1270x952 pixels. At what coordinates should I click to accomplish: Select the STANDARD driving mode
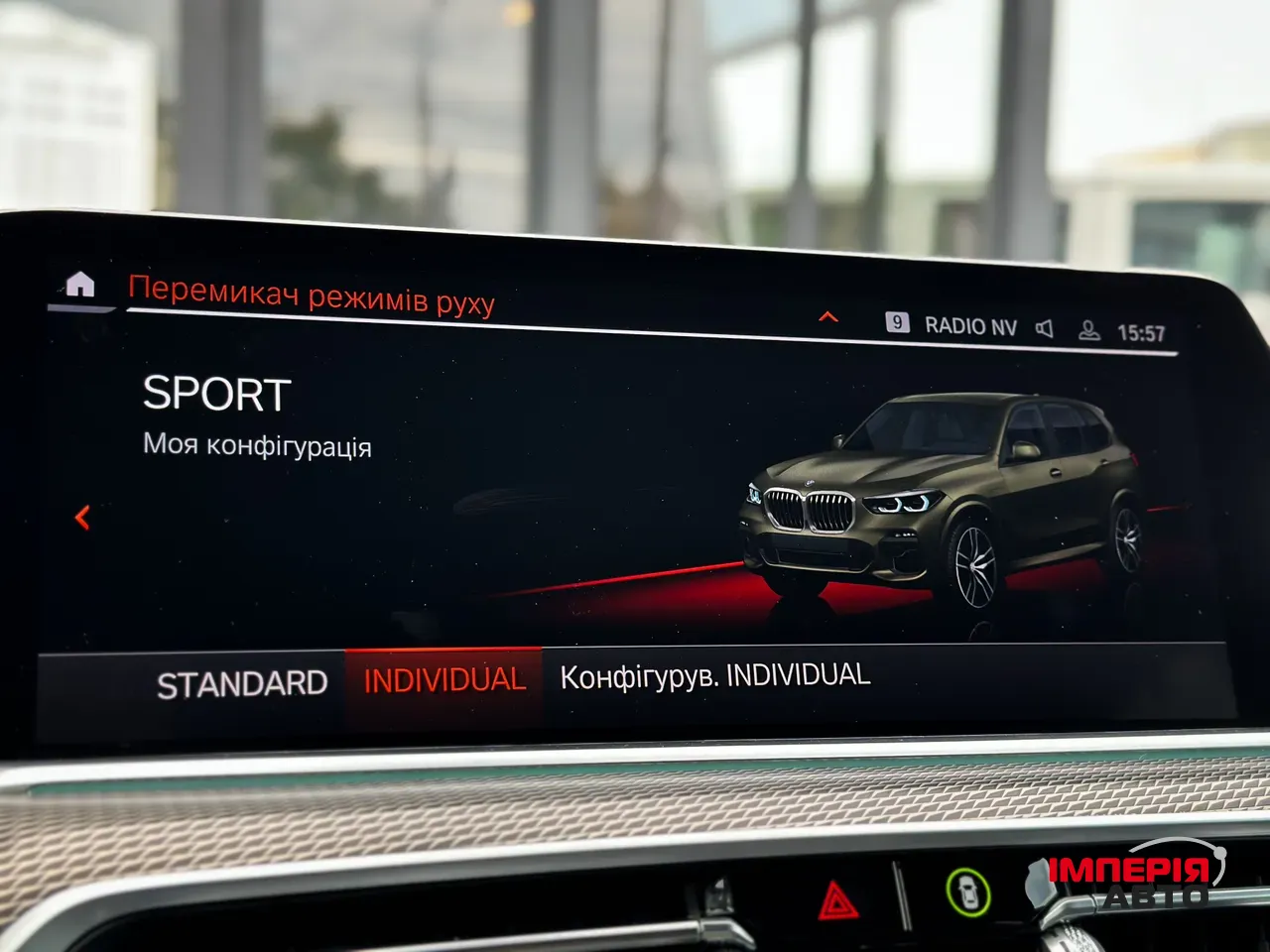coord(242,684)
